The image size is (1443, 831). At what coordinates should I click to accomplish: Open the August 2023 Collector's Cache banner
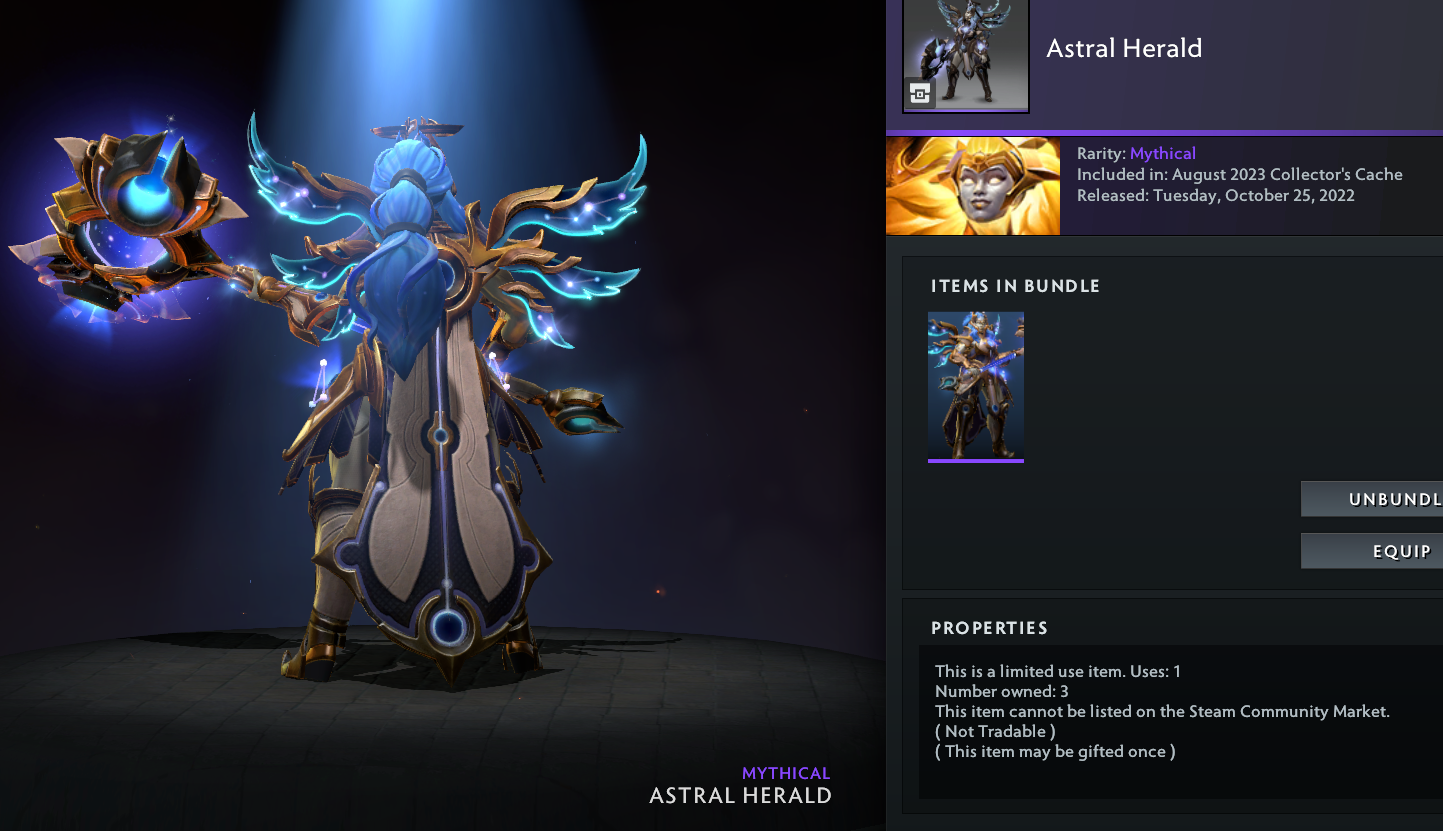pyautogui.click(x=972, y=186)
